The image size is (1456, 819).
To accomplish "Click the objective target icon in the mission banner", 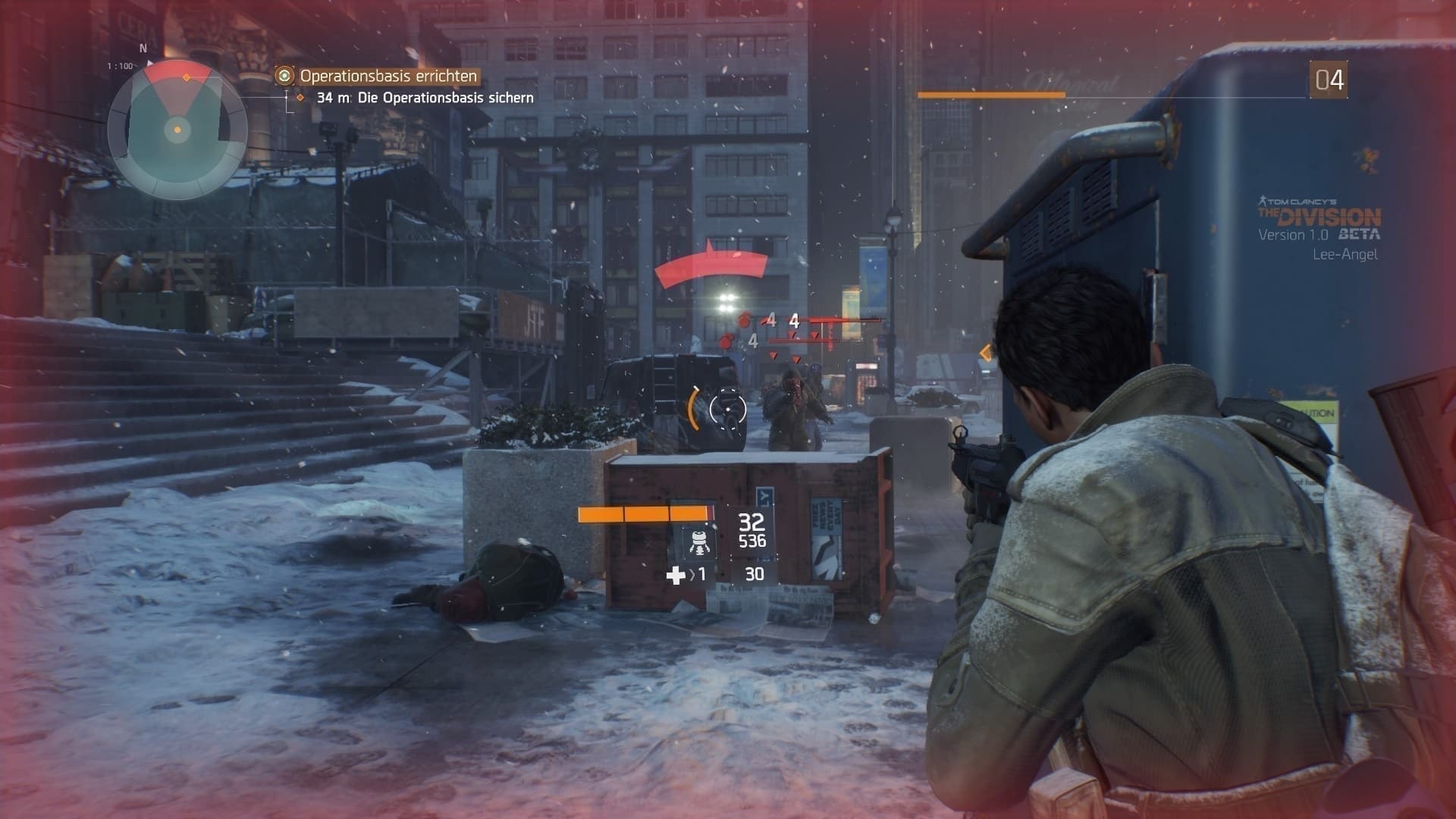I will pyautogui.click(x=284, y=77).
